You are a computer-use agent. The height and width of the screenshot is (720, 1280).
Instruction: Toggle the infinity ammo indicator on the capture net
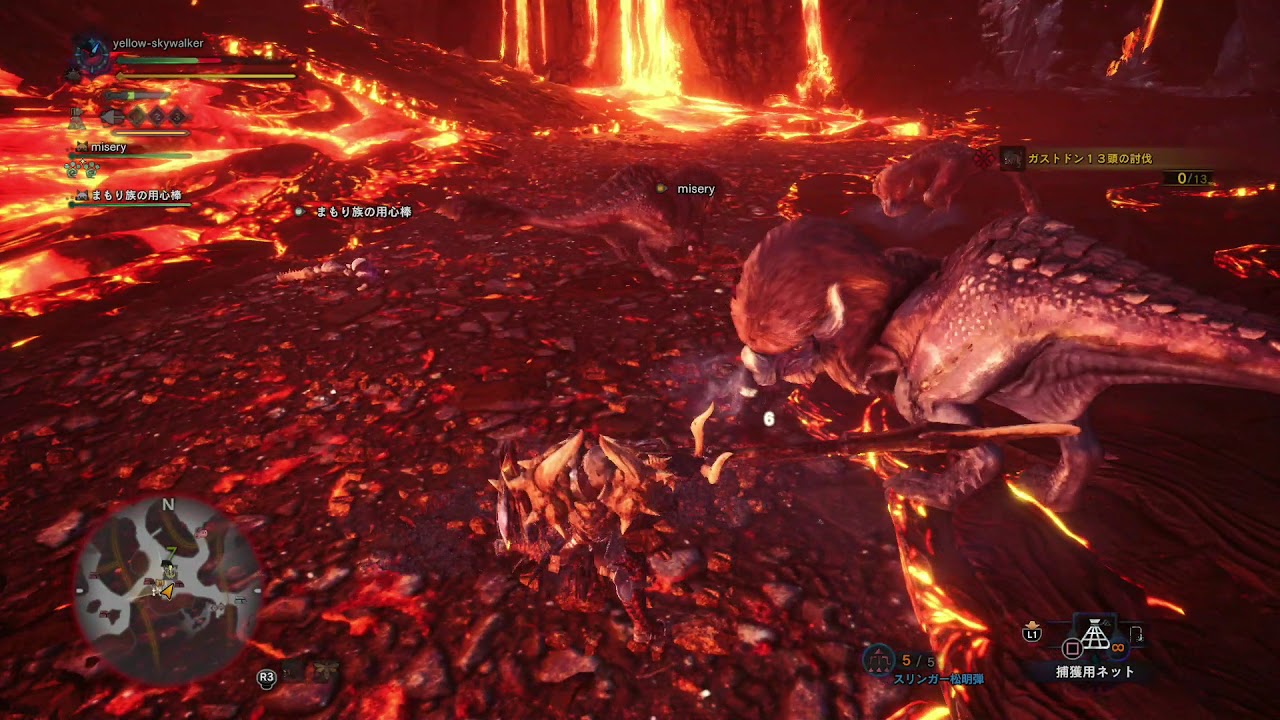pyautogui.click(x=1117, y=647)
